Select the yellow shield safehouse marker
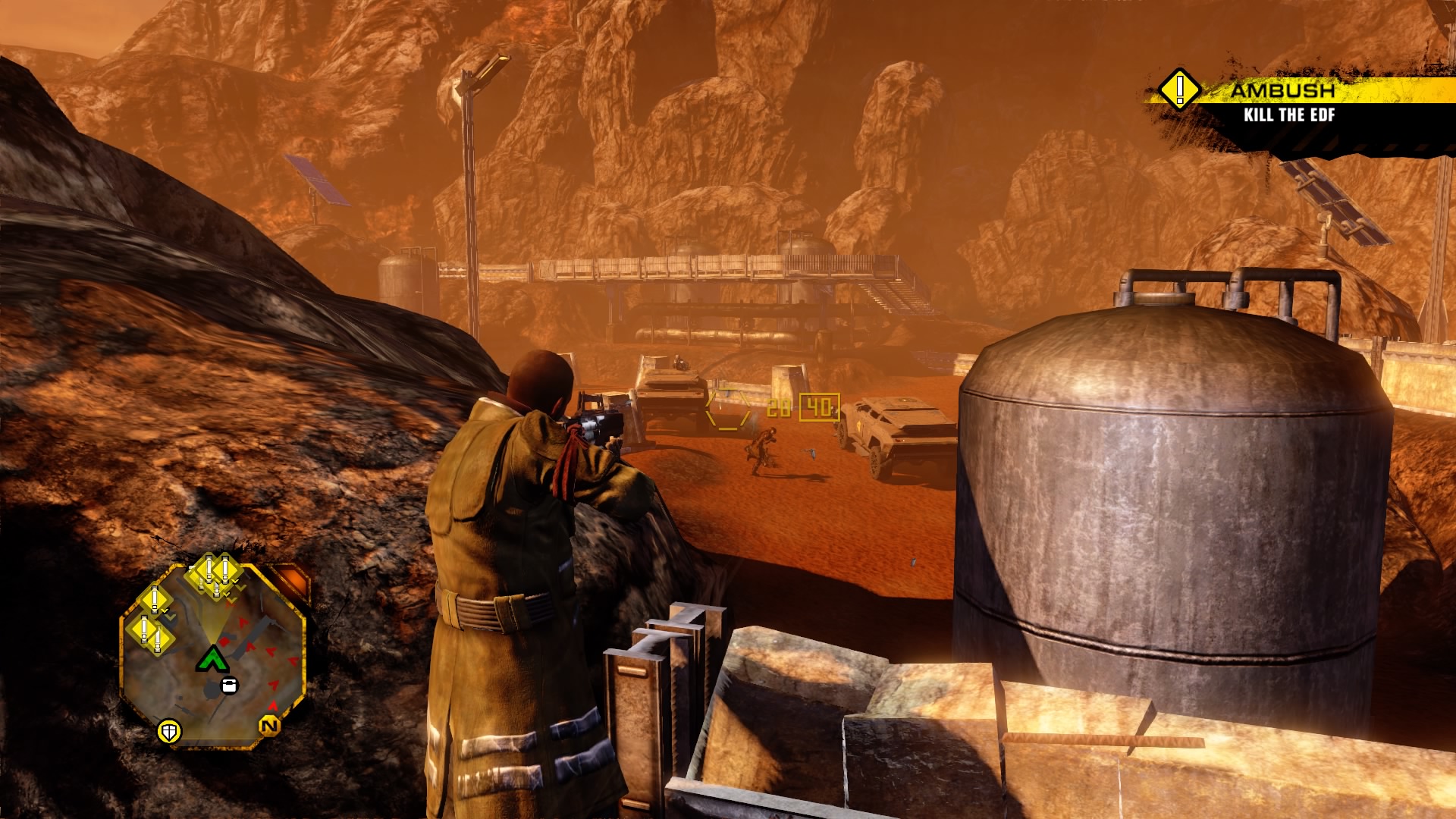The width and height of the screenshot is (1456, 819). [169, 732]
